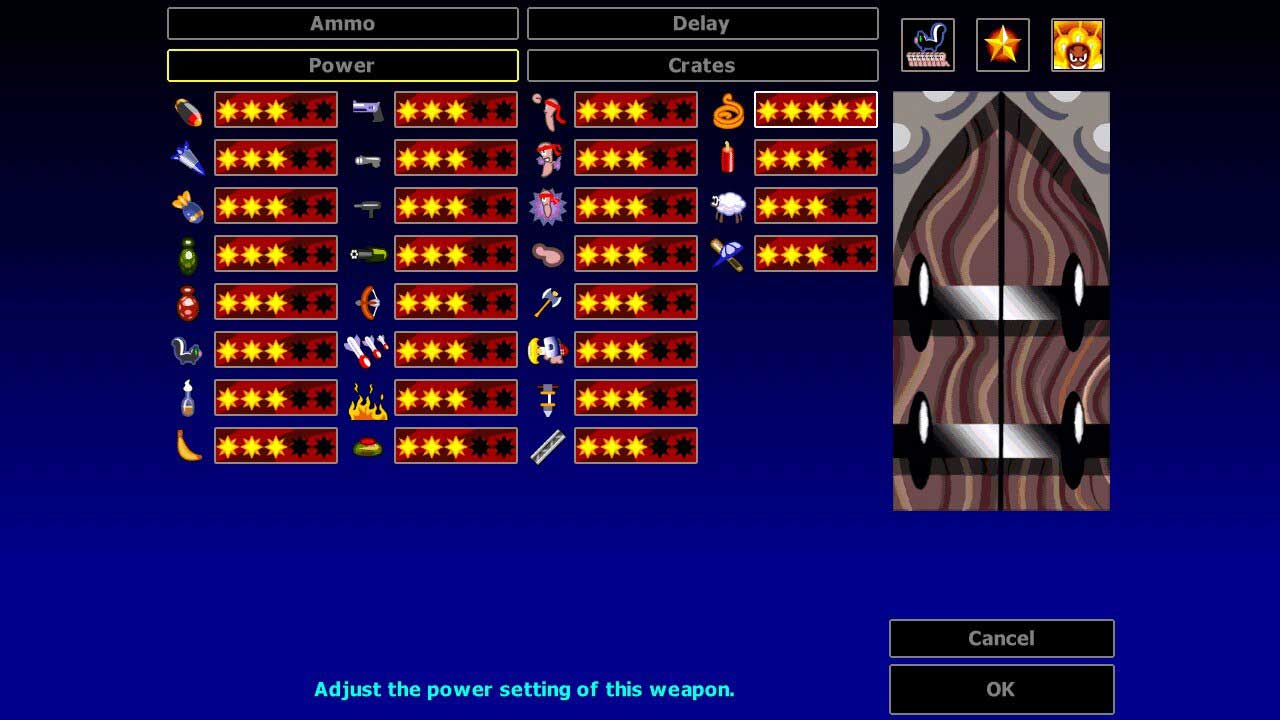Open the Delay settings tab
Viewport: 1280px width, 720px height.
[702, 24]
